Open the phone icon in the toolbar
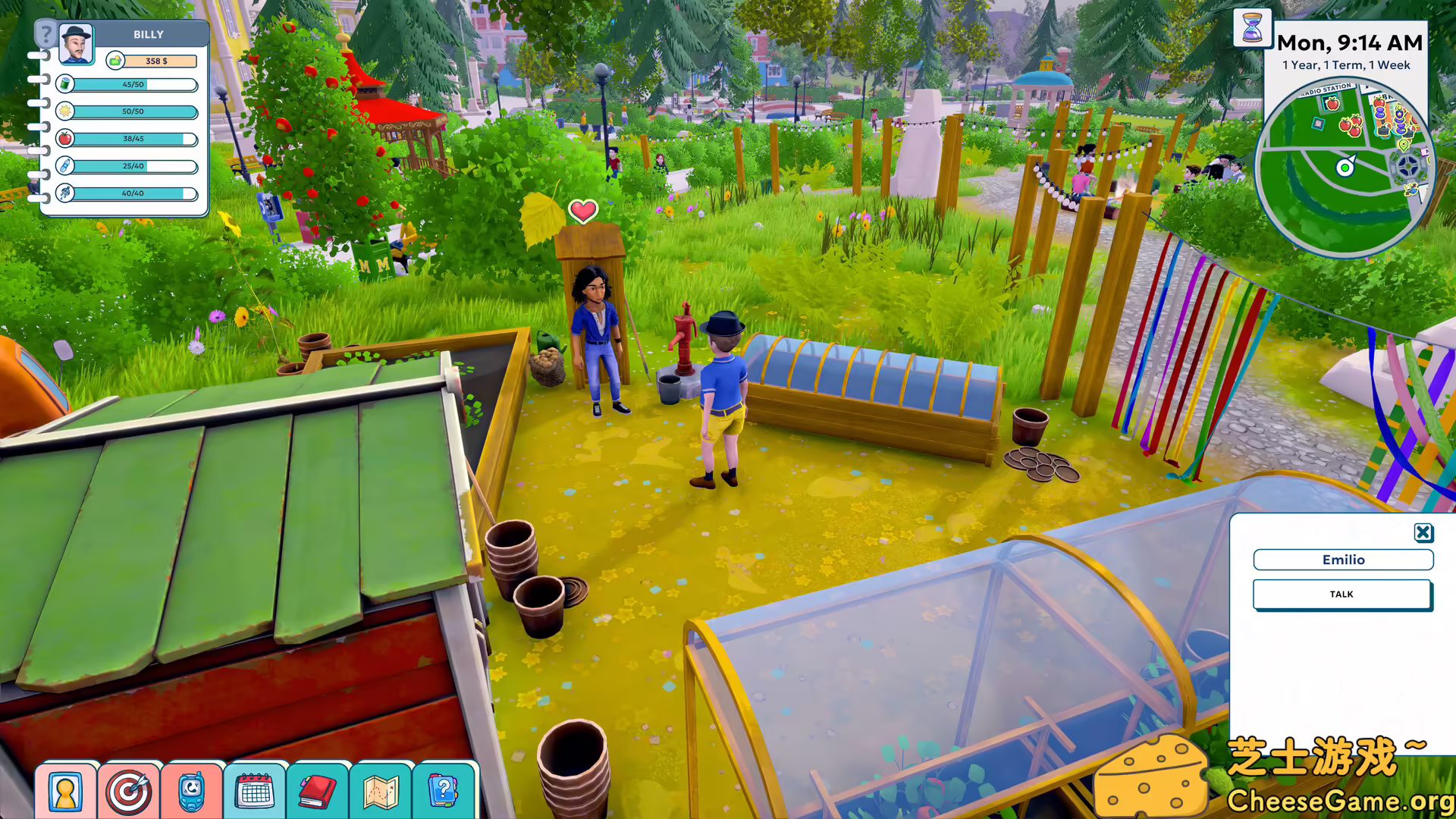This screenshot has height=819, width=1456. pyautogui.click(x=193, y=791)
